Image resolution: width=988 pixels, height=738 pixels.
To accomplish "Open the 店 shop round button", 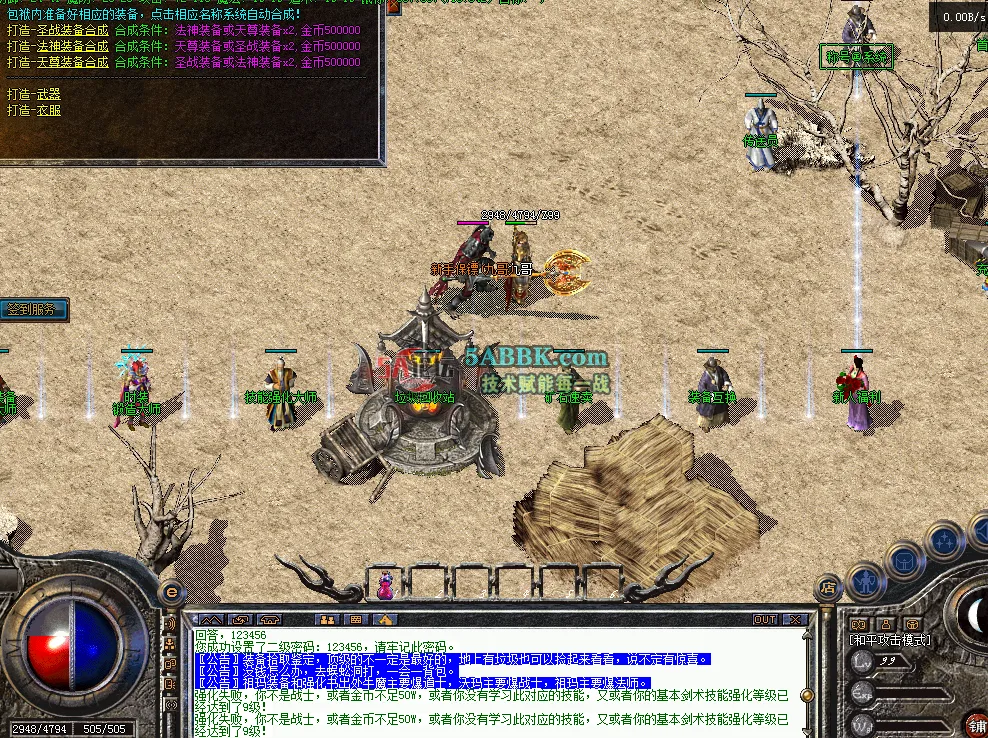I will tap(827, 590).
